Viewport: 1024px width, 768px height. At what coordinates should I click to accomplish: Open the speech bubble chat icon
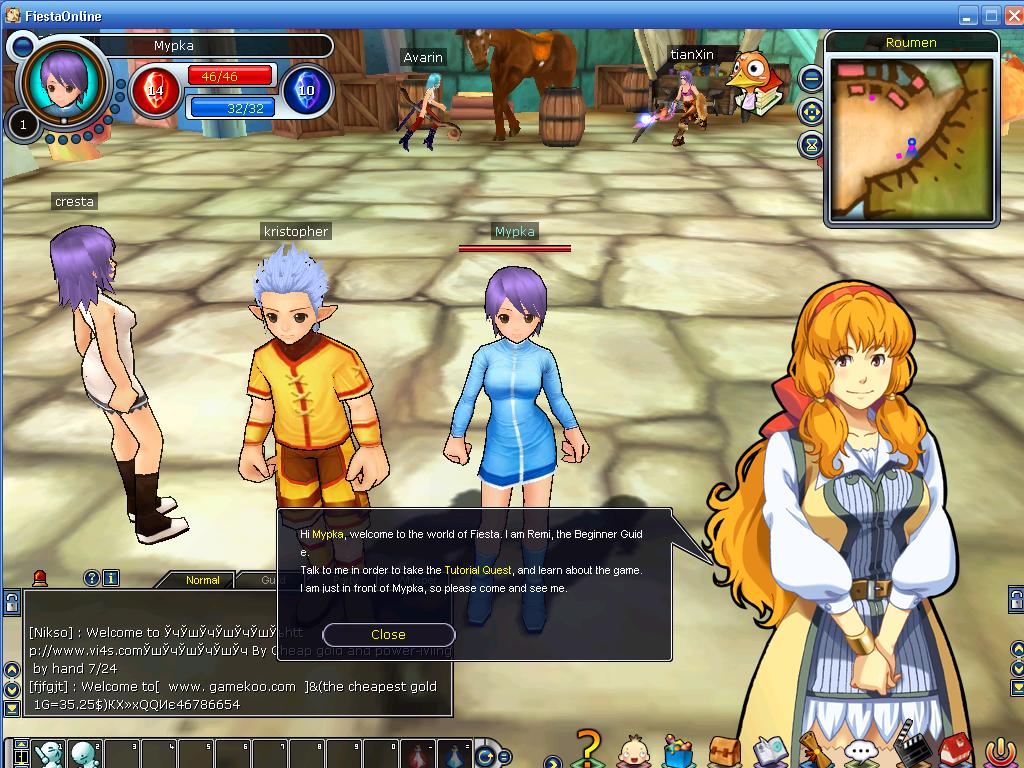tap(859, 751)
